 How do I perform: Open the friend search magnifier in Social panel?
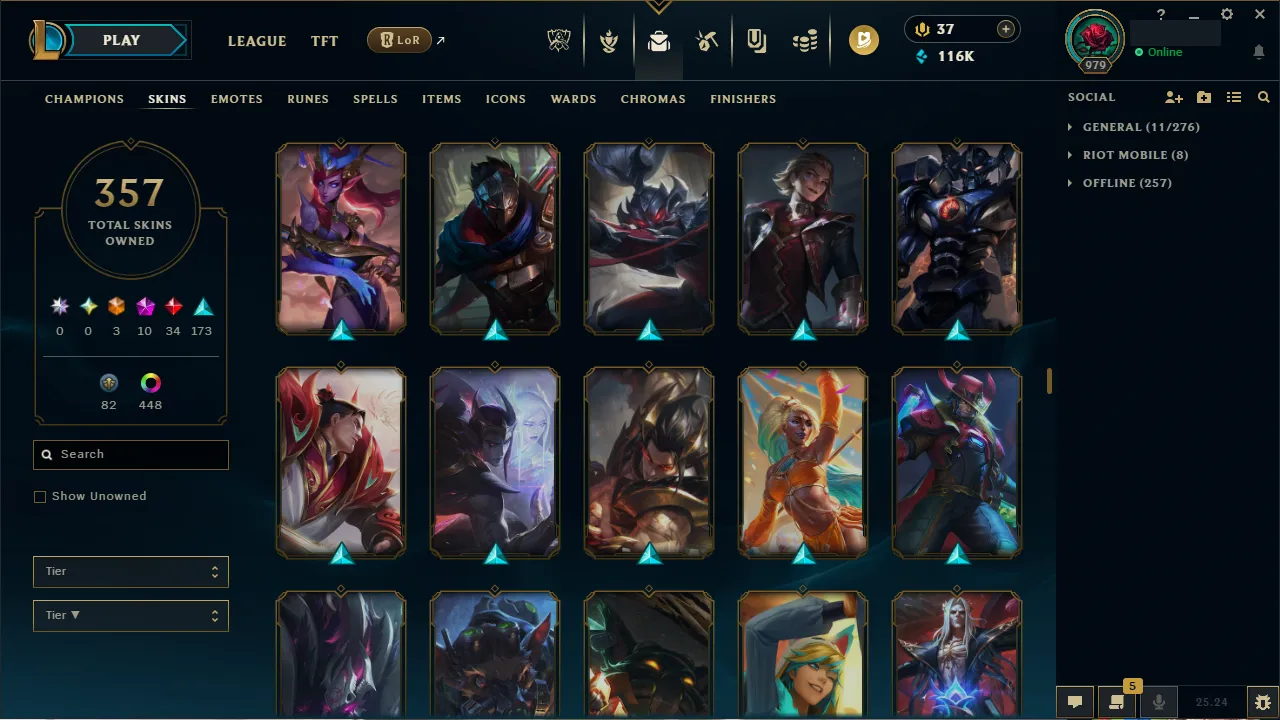coord(1263,97)
